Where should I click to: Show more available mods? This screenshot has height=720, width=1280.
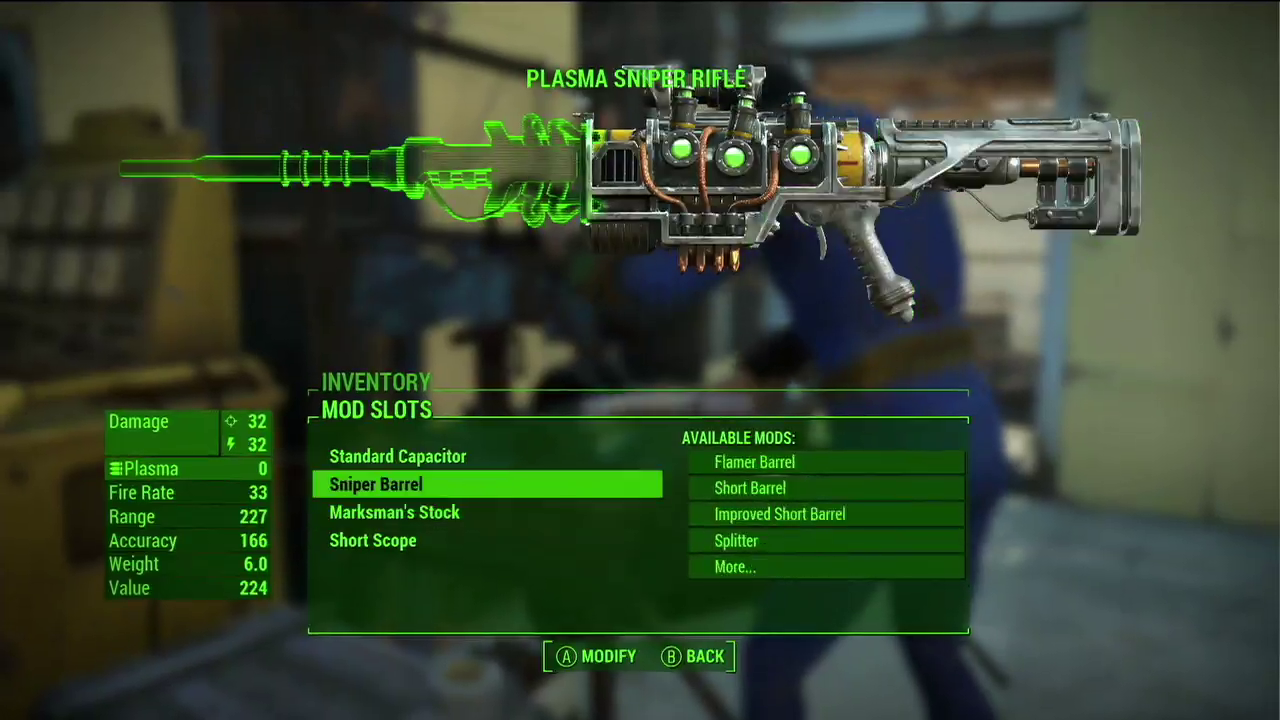(826, 567)
